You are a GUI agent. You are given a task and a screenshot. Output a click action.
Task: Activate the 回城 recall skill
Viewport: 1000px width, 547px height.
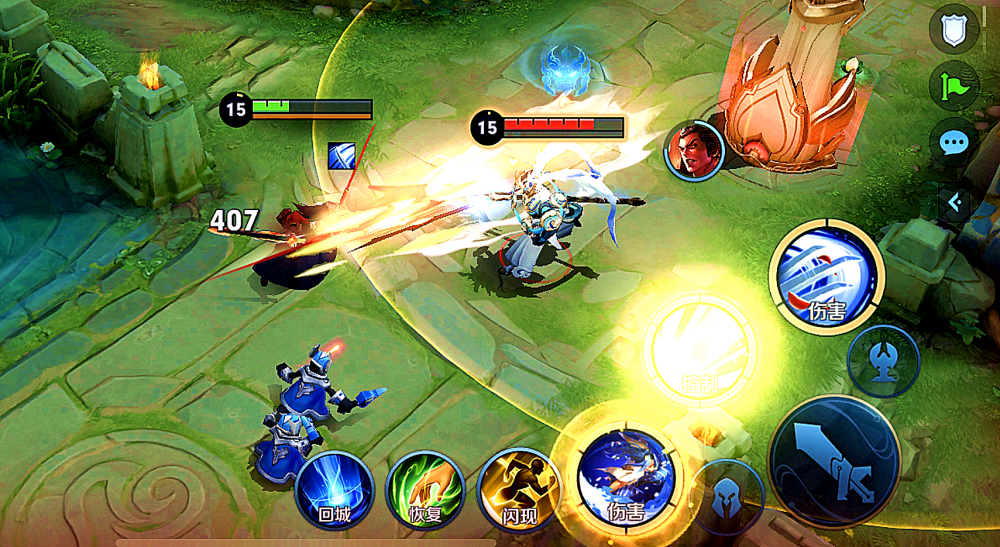[334, 493]
